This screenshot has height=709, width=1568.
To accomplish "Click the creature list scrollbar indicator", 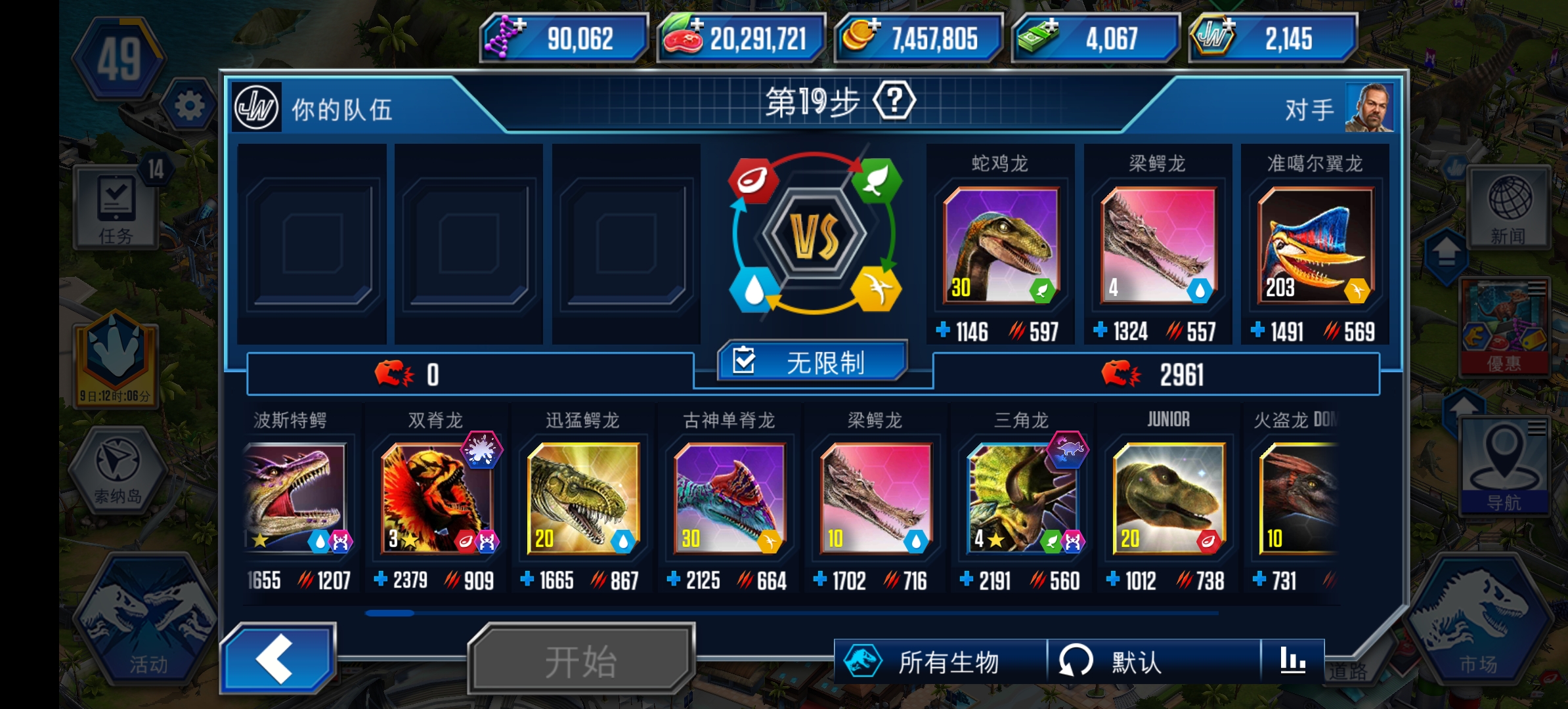I will click(x=389, y=612).
